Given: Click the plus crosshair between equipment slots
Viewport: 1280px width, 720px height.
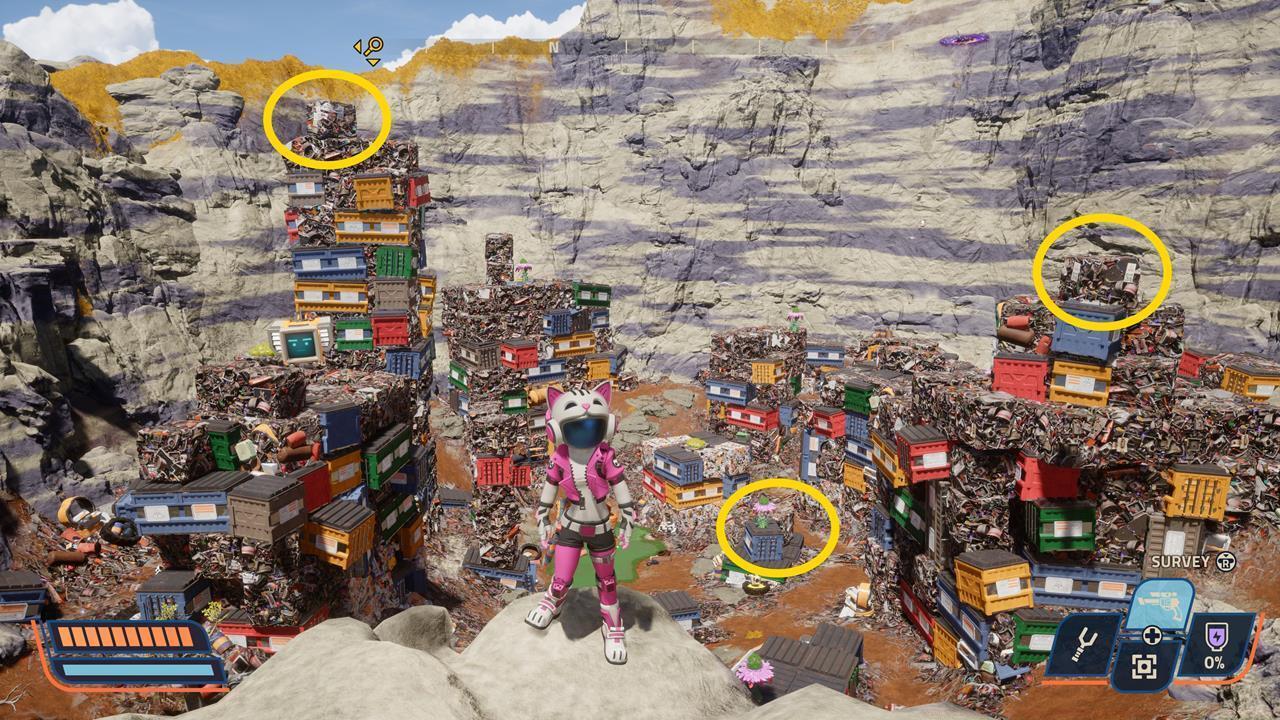Looking at the screenshot, I should tap(1152, 635).
